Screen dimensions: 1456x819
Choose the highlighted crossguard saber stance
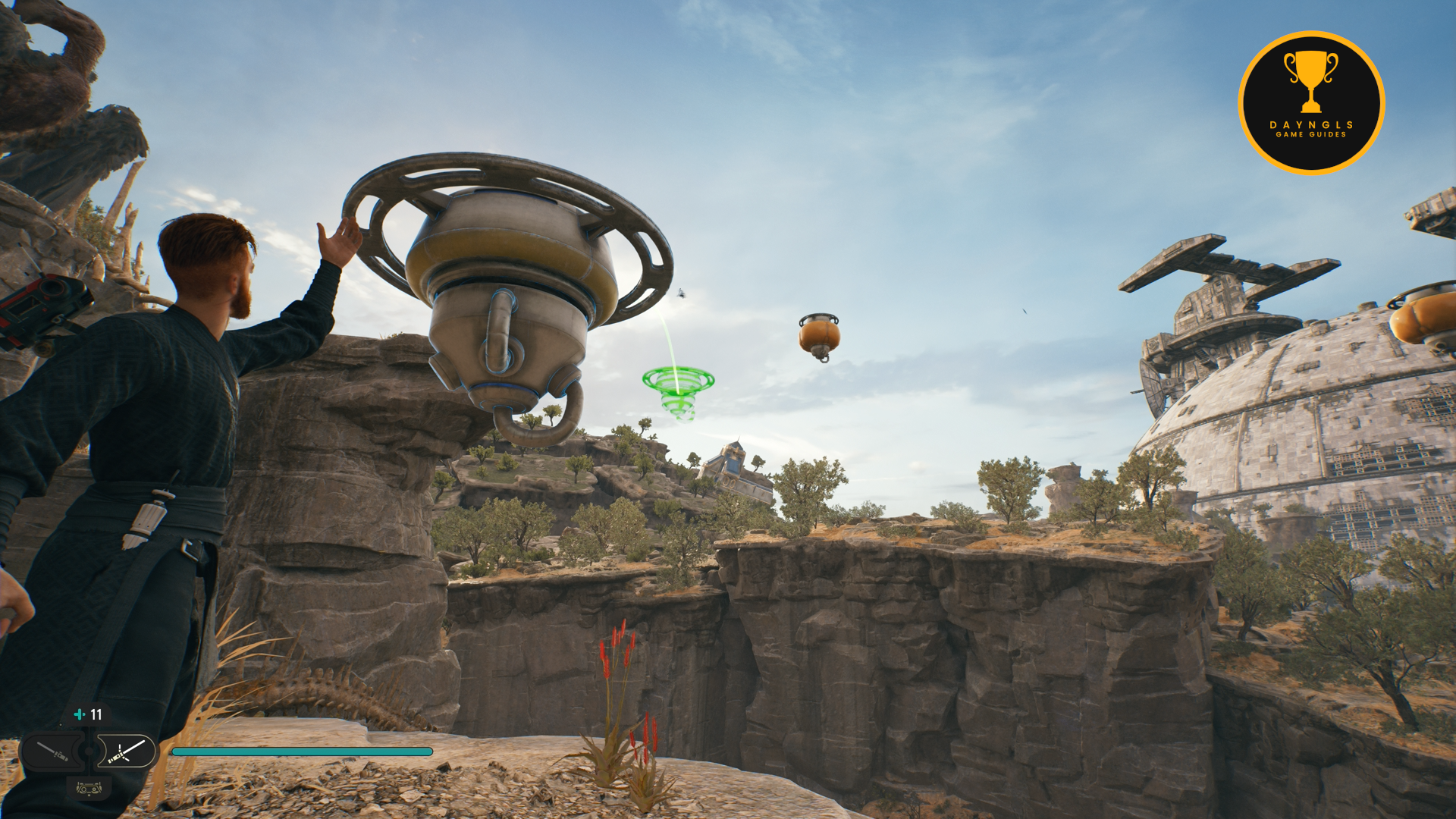point(126,752)
